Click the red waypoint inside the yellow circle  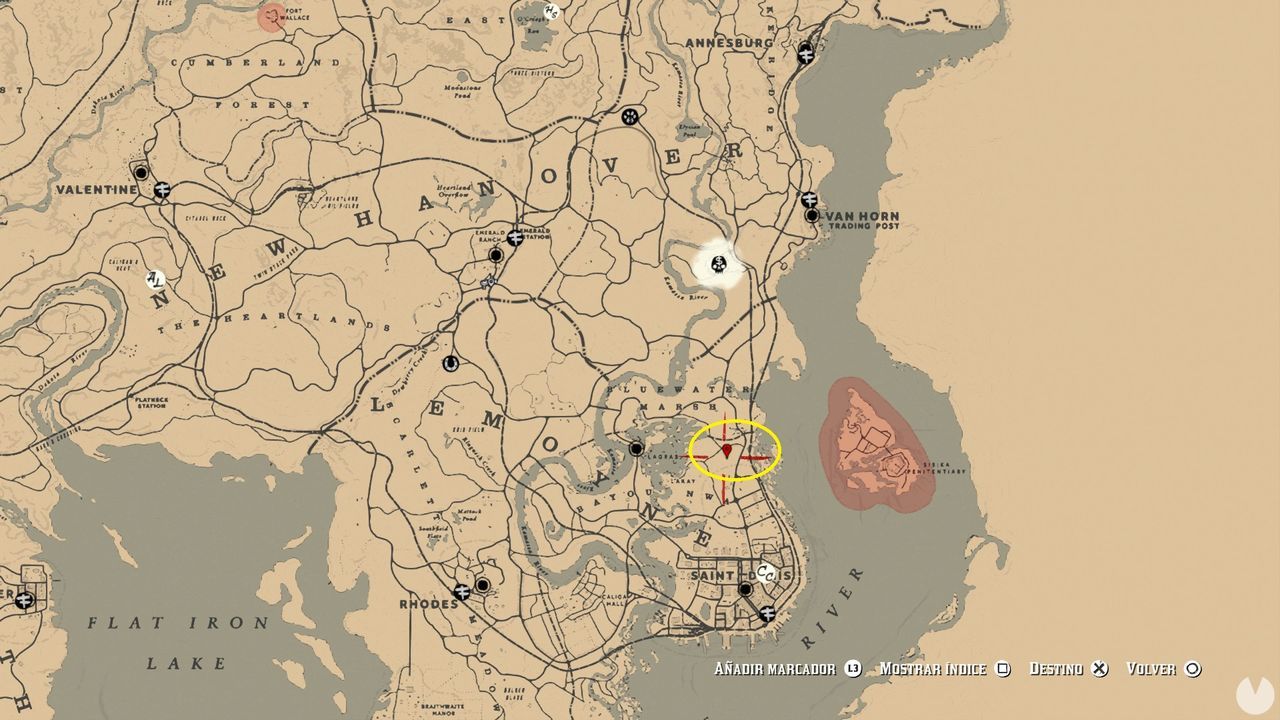pyautogui.click(x=727, y=452)
